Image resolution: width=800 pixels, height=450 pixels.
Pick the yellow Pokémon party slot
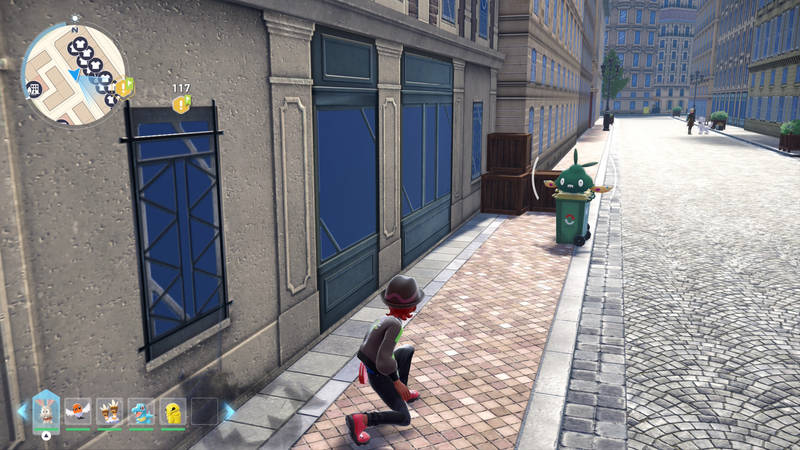[x=173, y=411]
